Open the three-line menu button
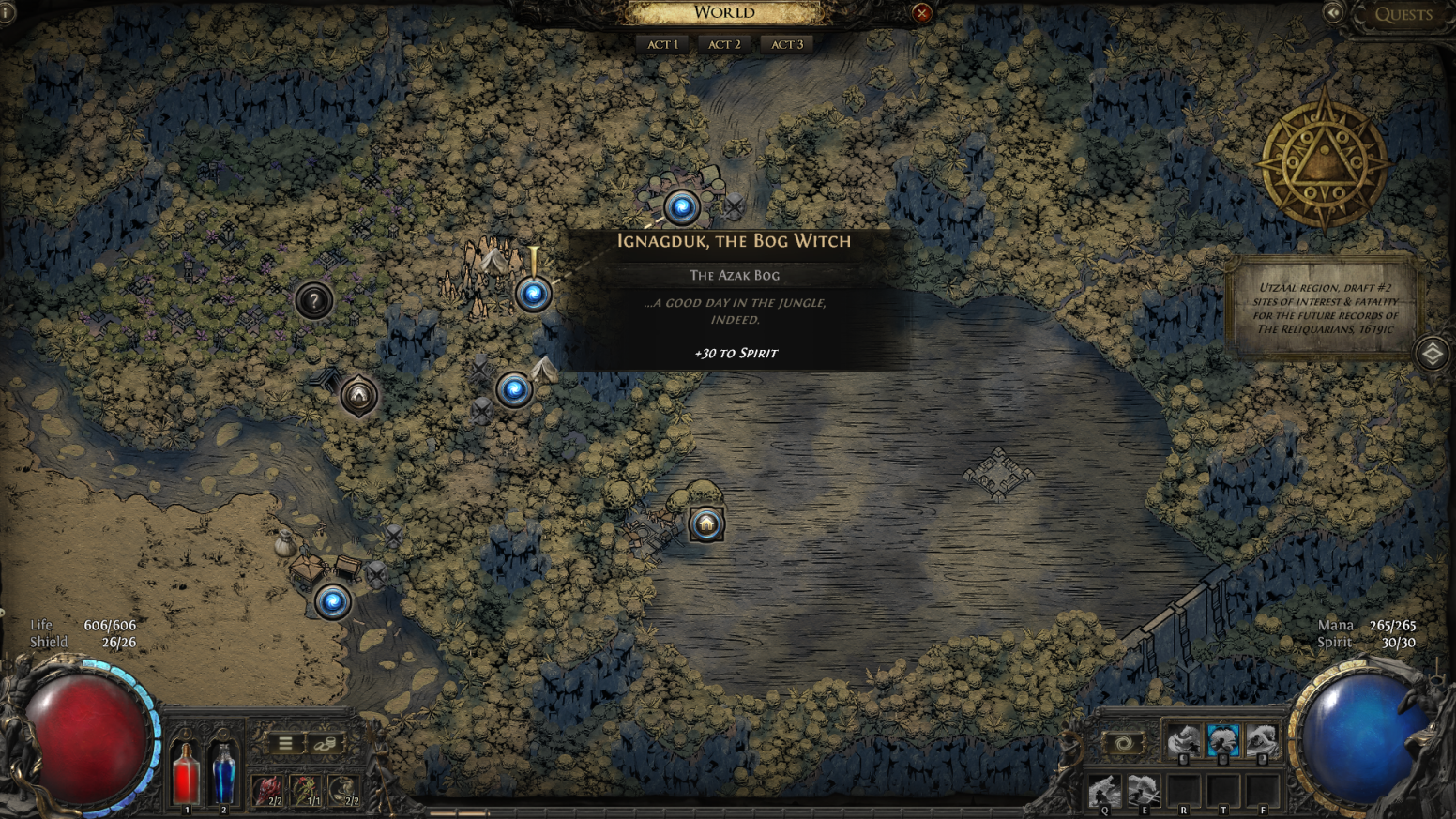This screenshot has height=819, width=1456. tap(285, 744)
